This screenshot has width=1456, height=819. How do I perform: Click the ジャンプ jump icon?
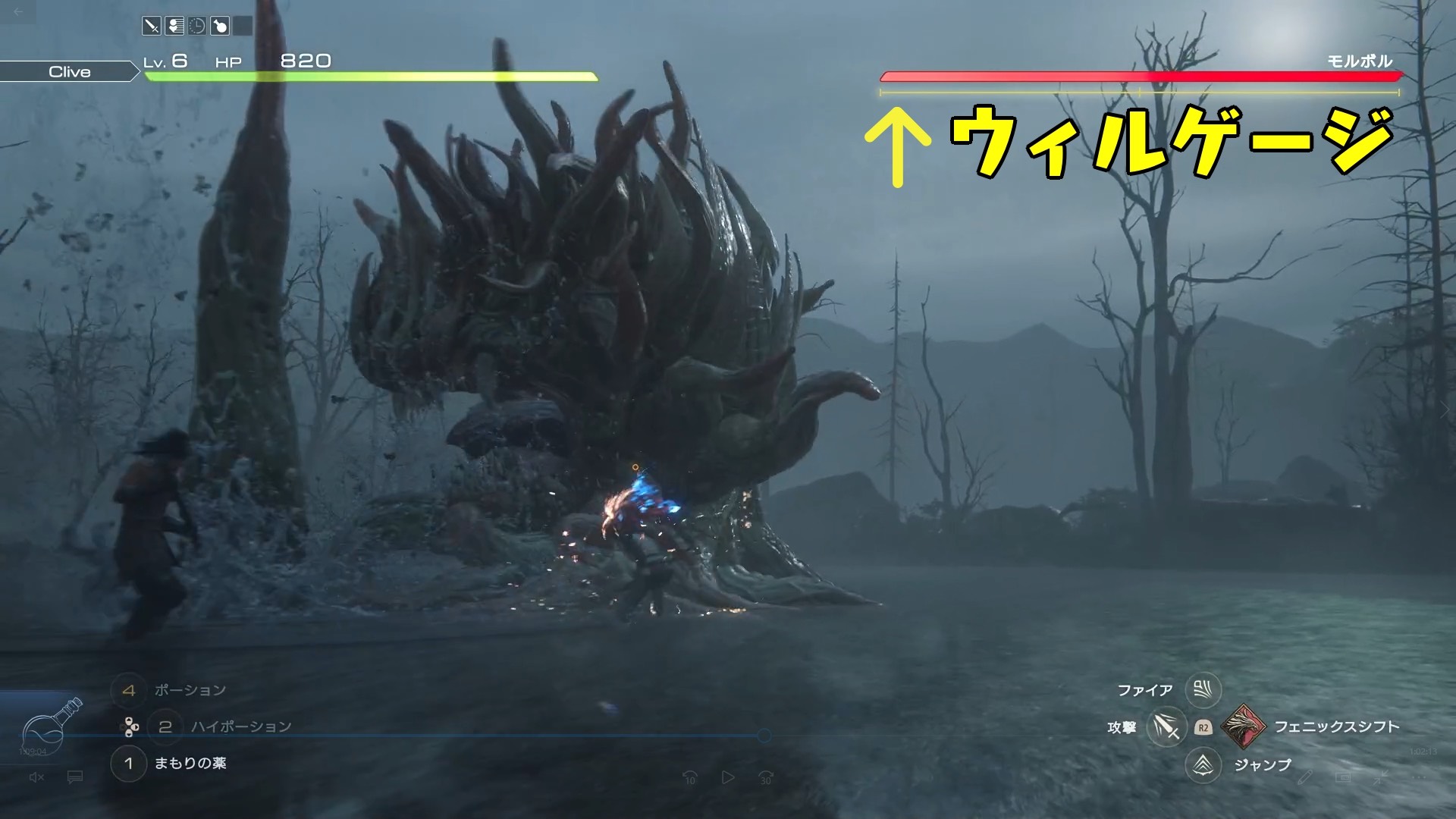tap(1202, 764)
